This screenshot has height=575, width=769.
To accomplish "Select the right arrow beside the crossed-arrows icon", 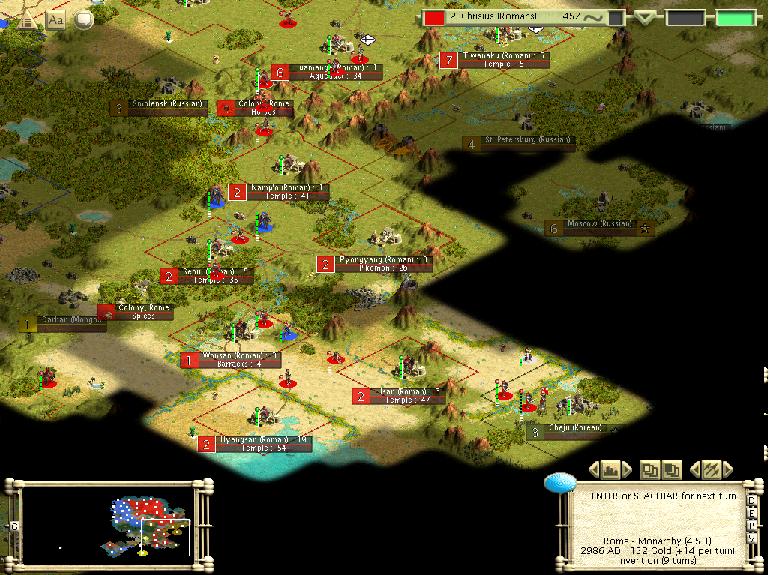I will pyautogui.click(x=729, y=468).
